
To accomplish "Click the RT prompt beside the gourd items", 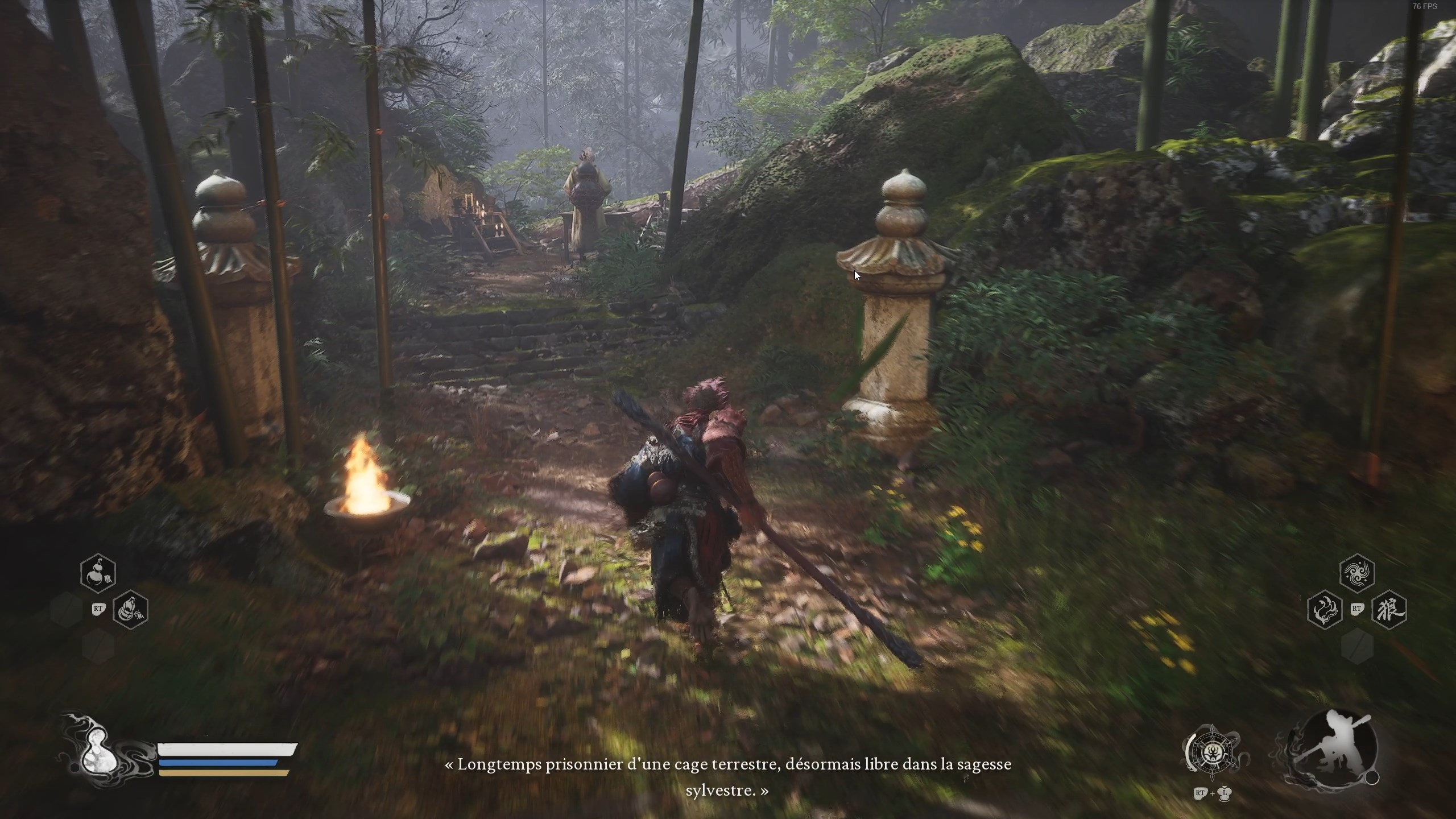I will 99,609.
